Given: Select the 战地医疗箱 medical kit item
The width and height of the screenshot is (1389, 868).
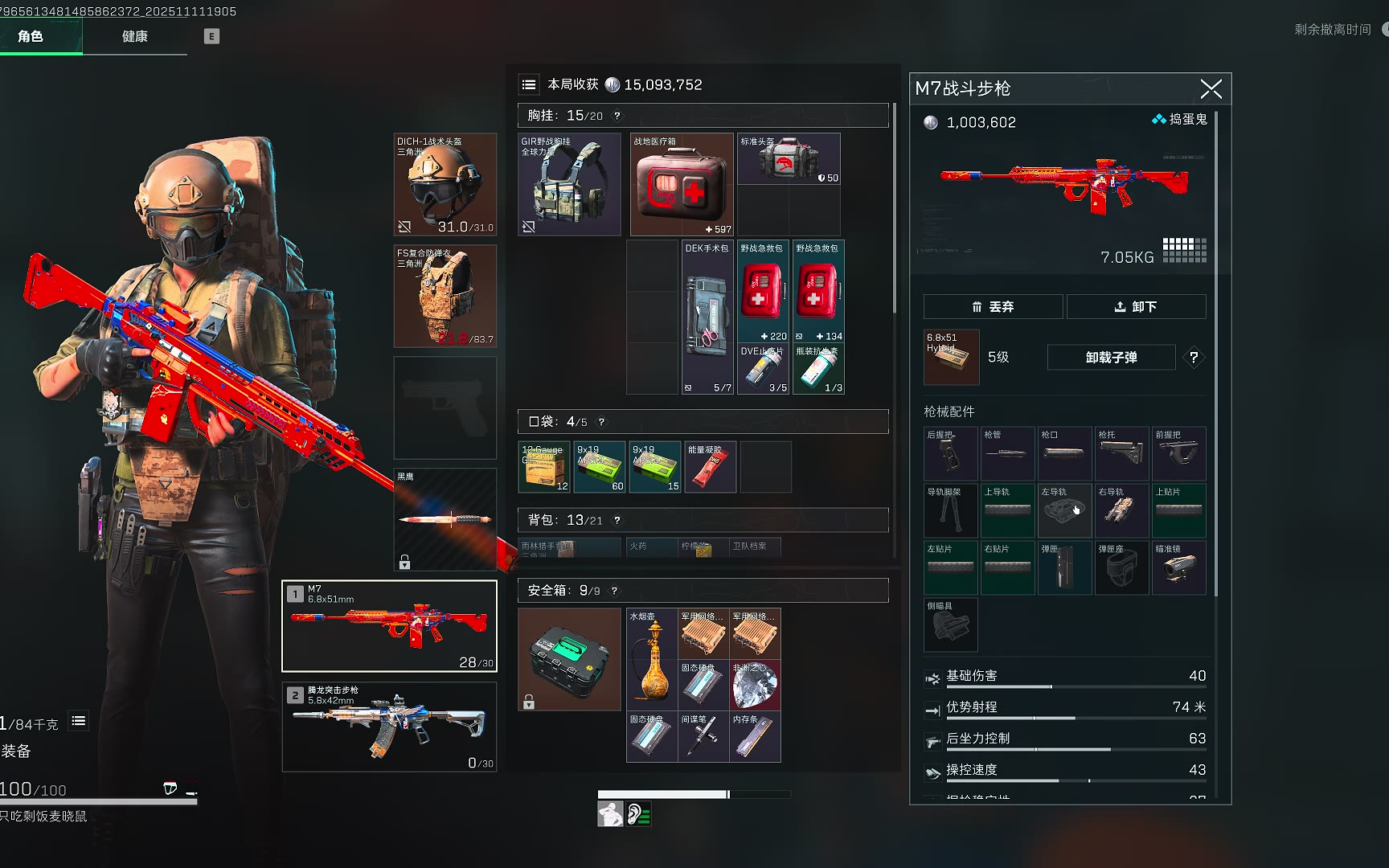Looking at the screenshot, I should 682,185.
